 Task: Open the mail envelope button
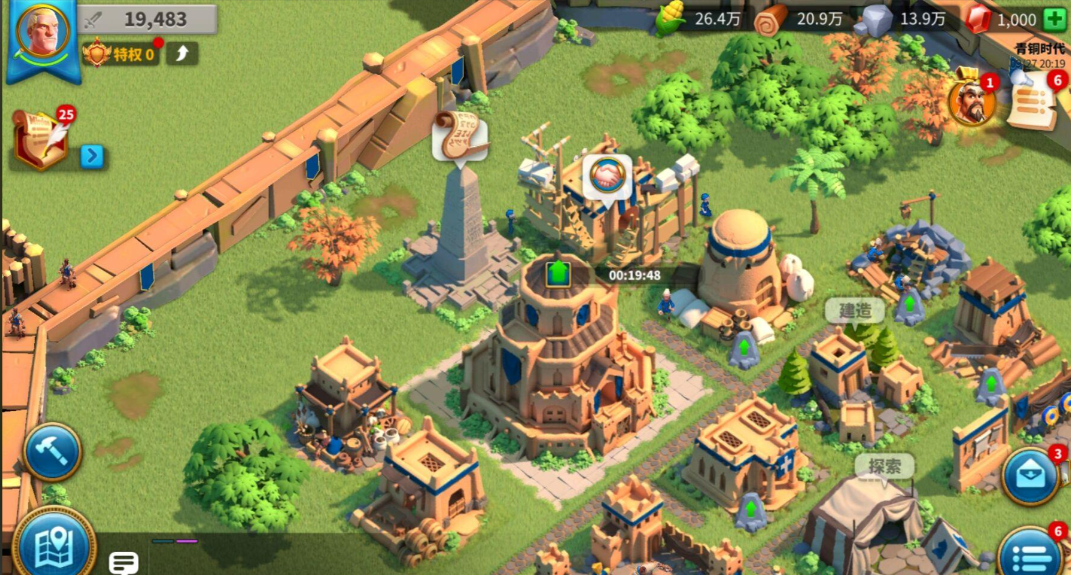click(1030, 476)
